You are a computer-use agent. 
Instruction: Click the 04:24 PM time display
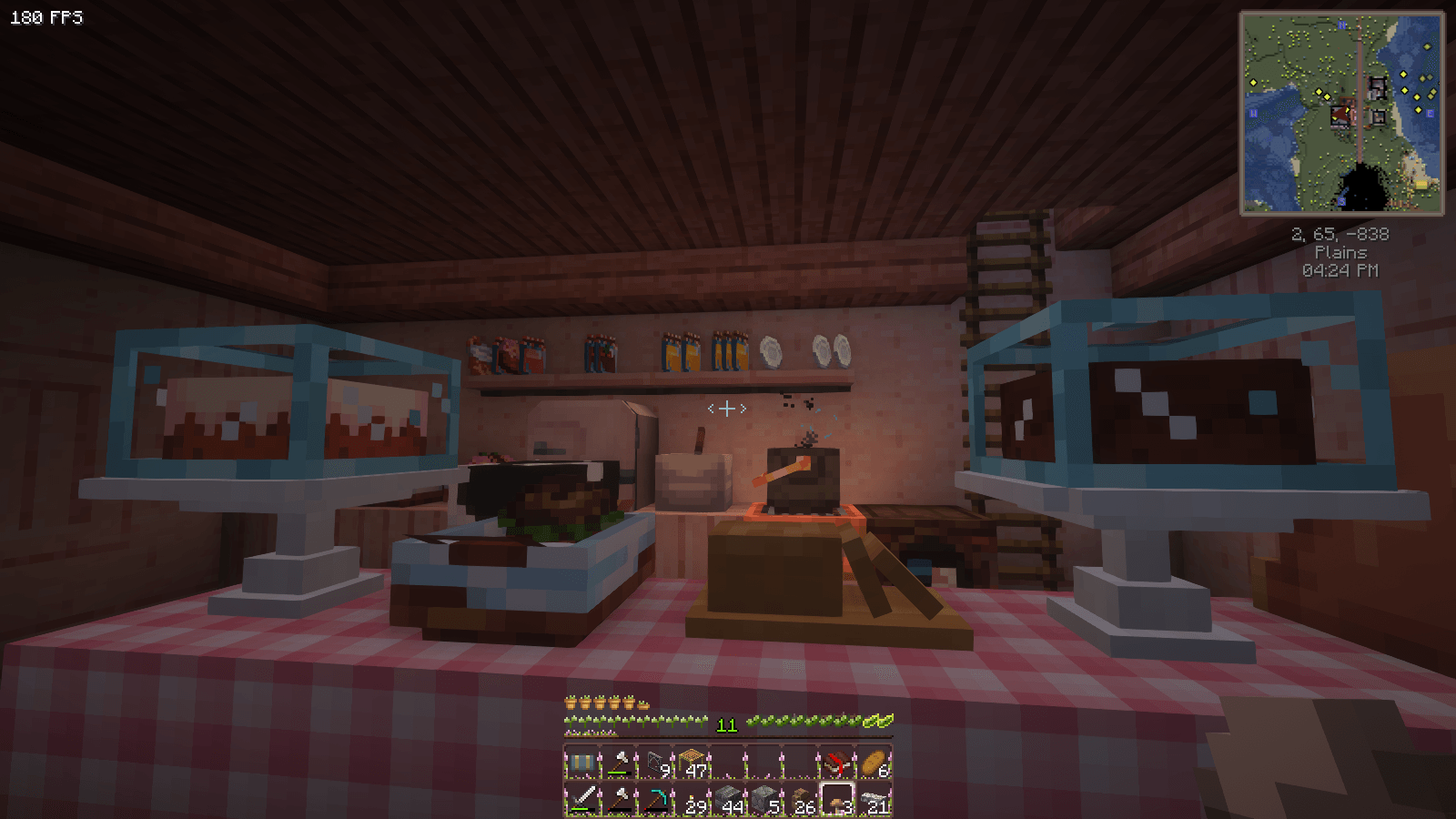click(1342, 269)
